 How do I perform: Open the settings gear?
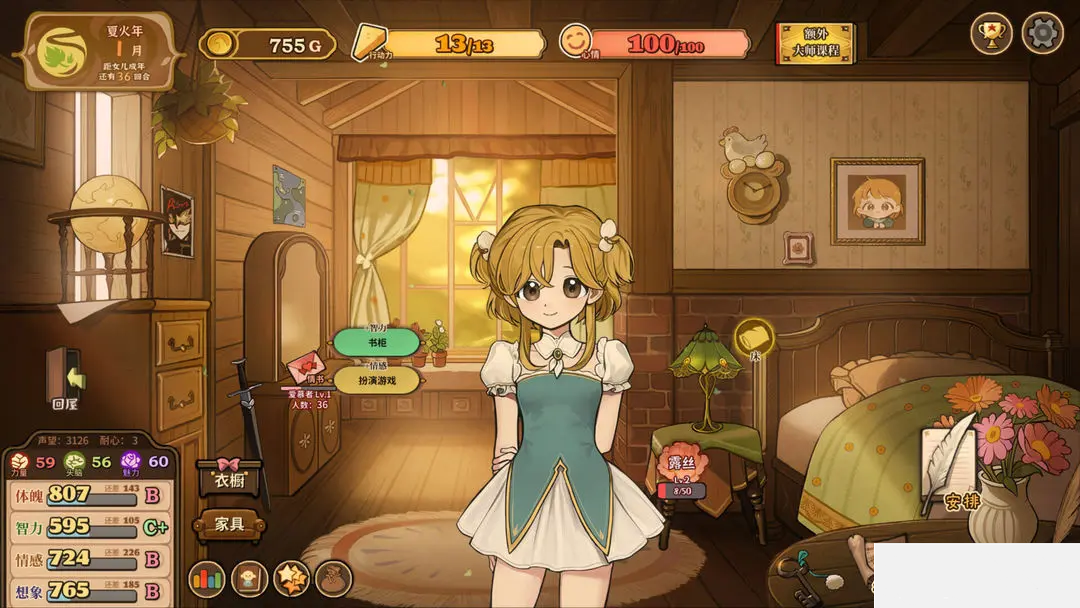(1041, 34)
